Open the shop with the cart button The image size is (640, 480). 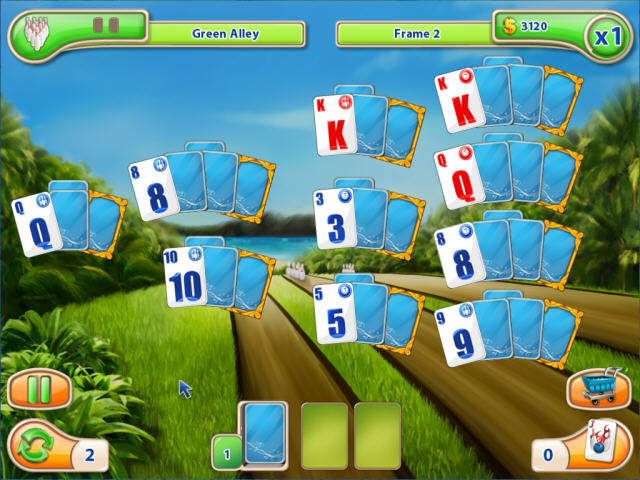598,388
